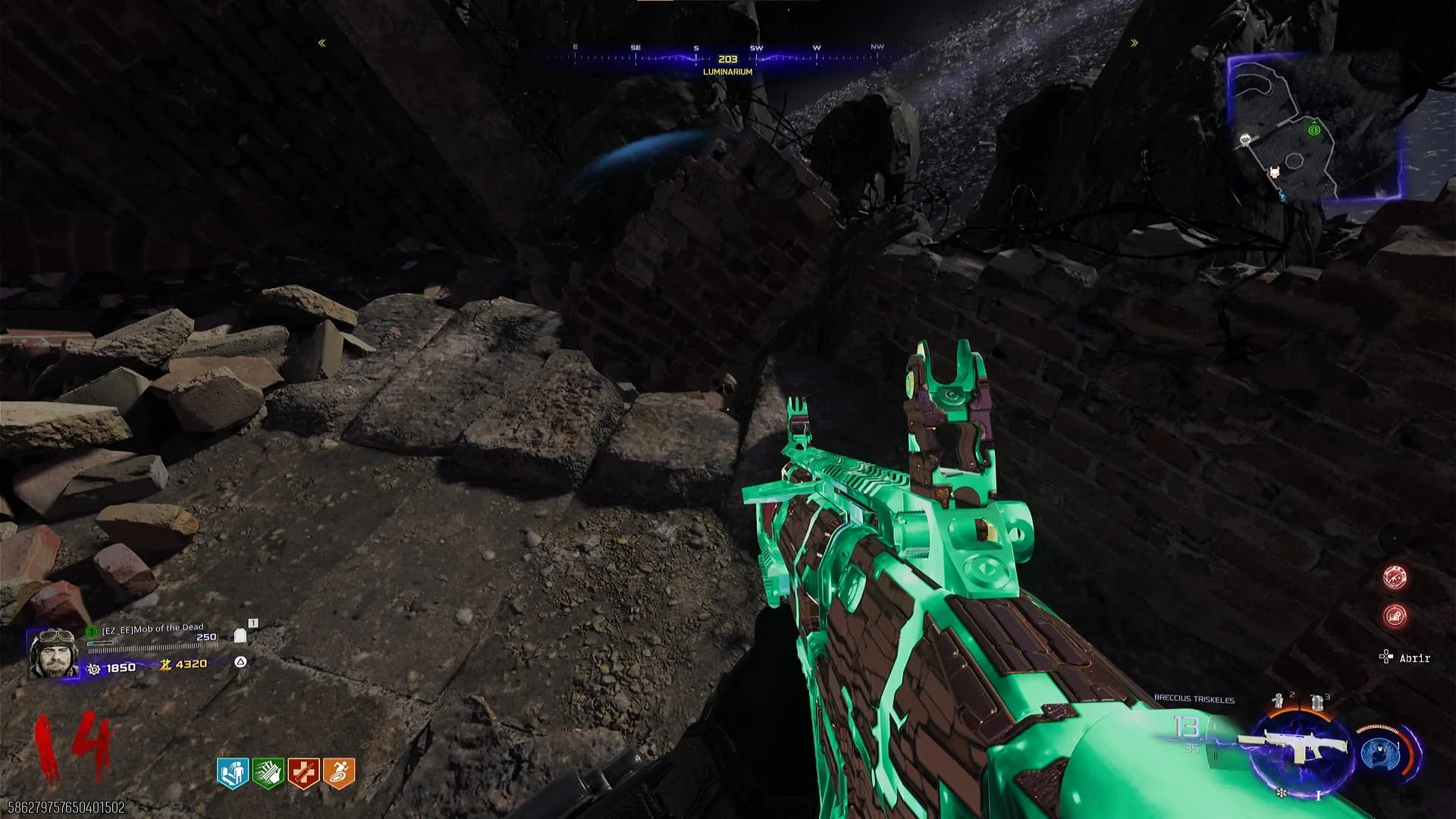Select the lethal equipment icon with count 3
The image size is (1456, 819).
[x=1317, y=703]
